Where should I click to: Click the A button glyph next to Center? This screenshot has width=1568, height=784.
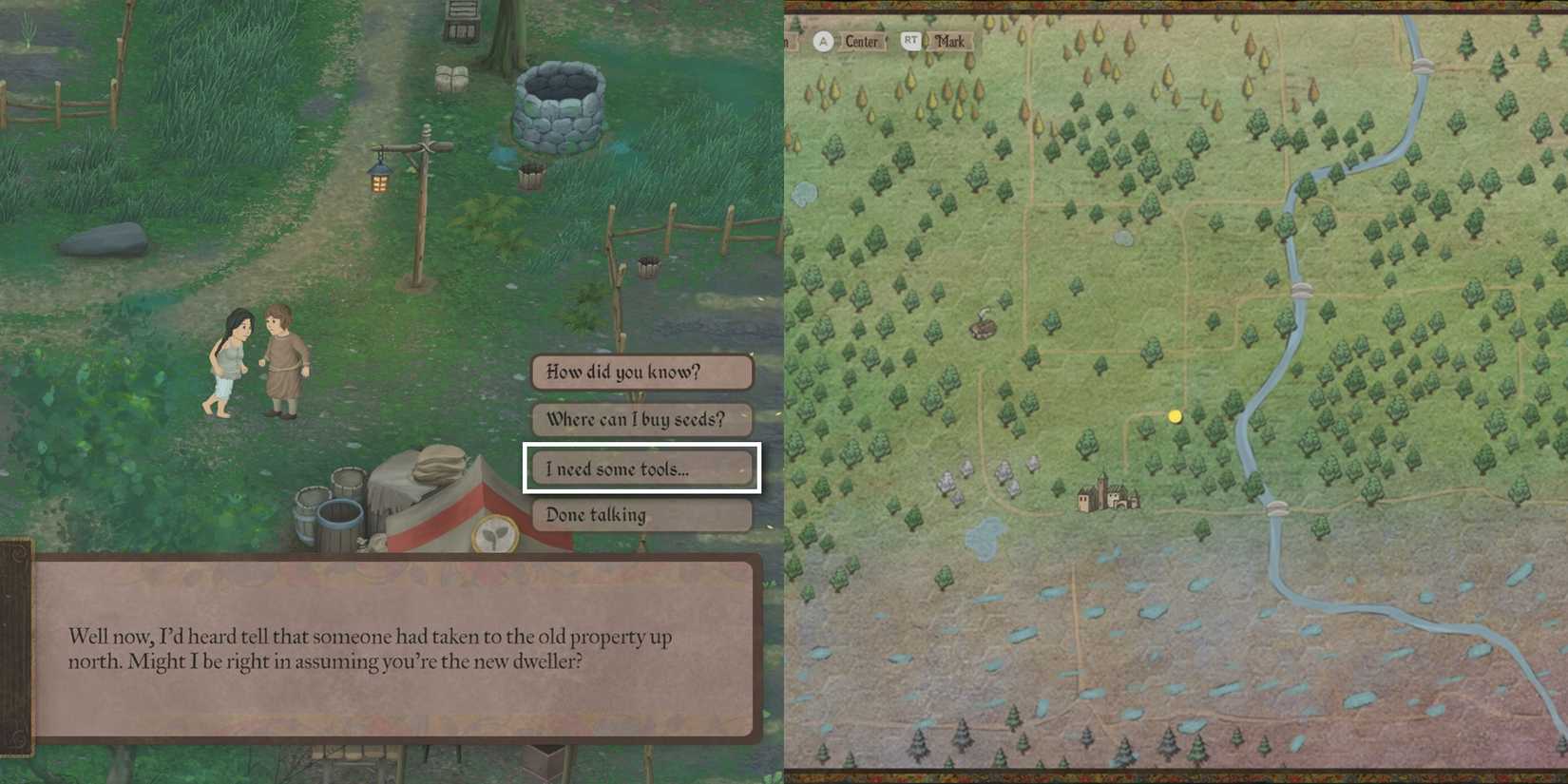[823, 41]
